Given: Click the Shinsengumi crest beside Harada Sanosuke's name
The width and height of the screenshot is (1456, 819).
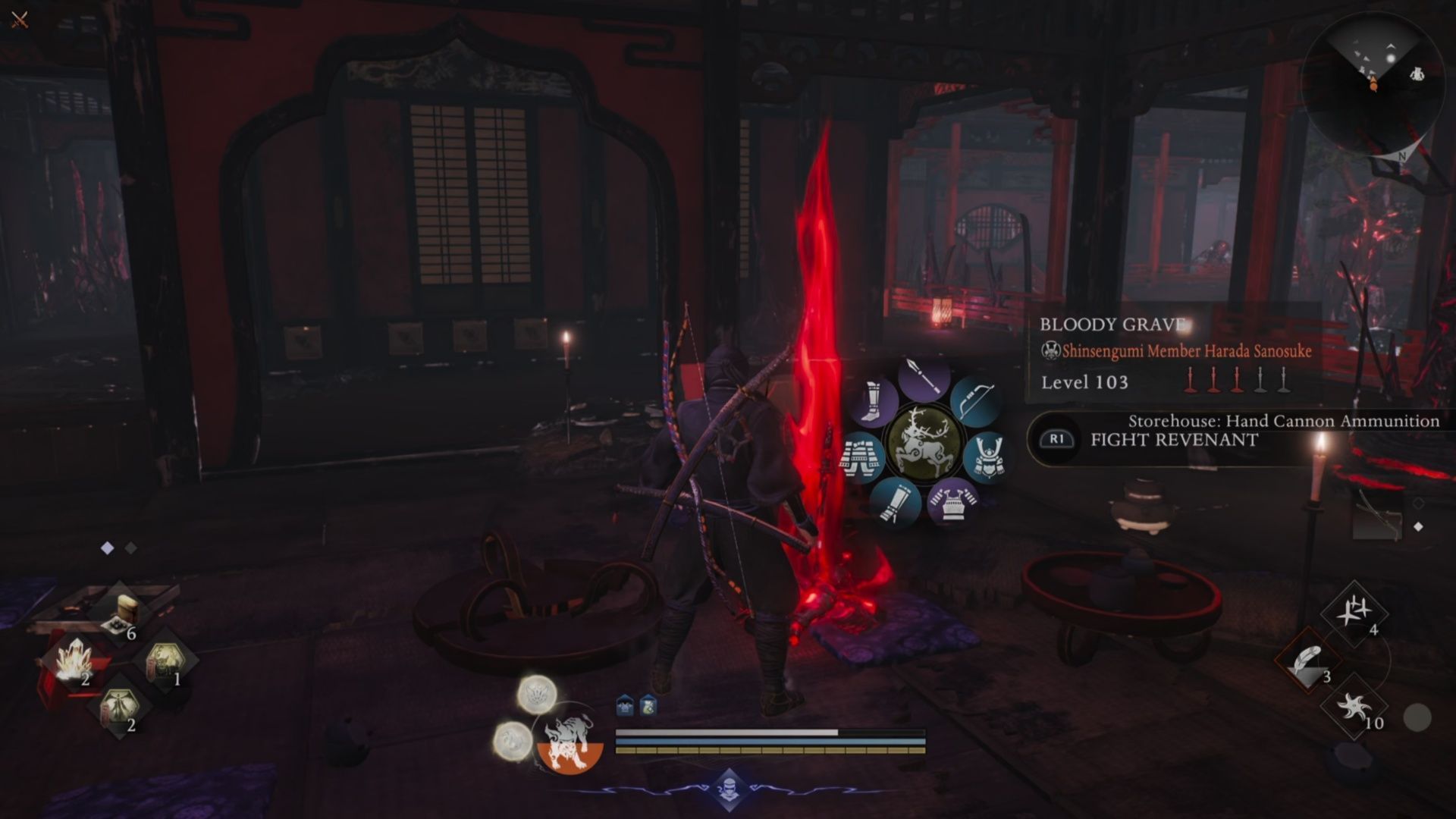Looking at the screenshot, I should (x=1050, y=350).
